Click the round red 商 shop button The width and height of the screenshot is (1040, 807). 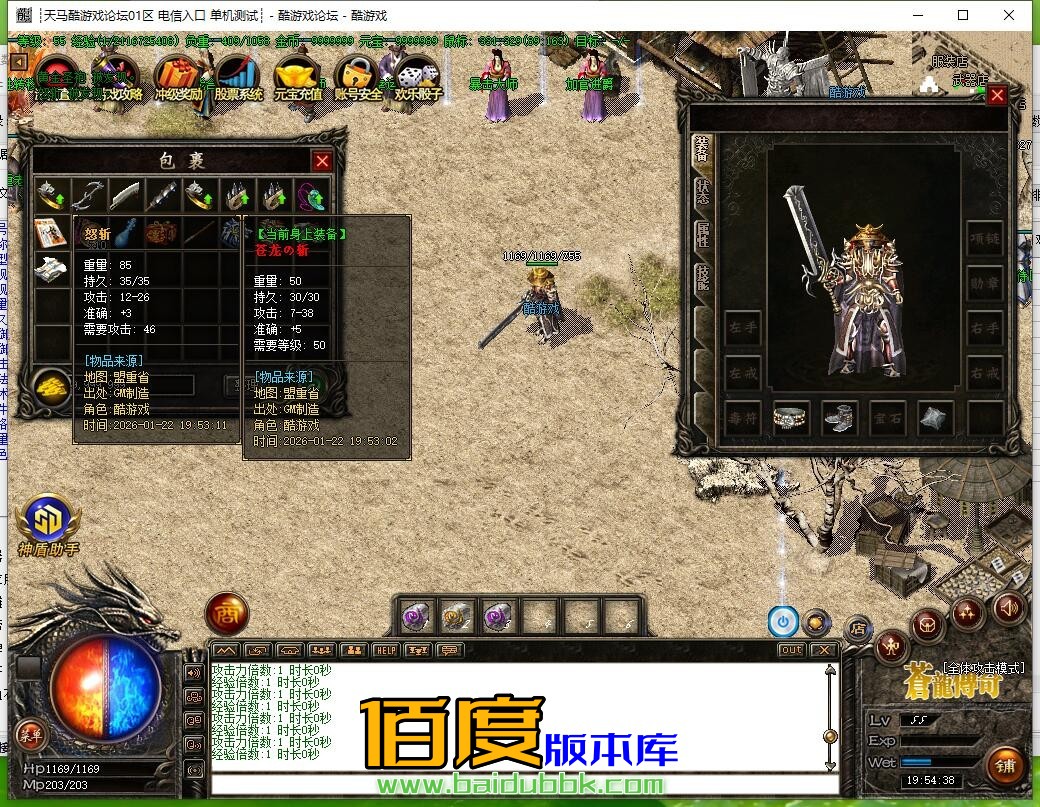pyautogui.click(x=227, y=614)
